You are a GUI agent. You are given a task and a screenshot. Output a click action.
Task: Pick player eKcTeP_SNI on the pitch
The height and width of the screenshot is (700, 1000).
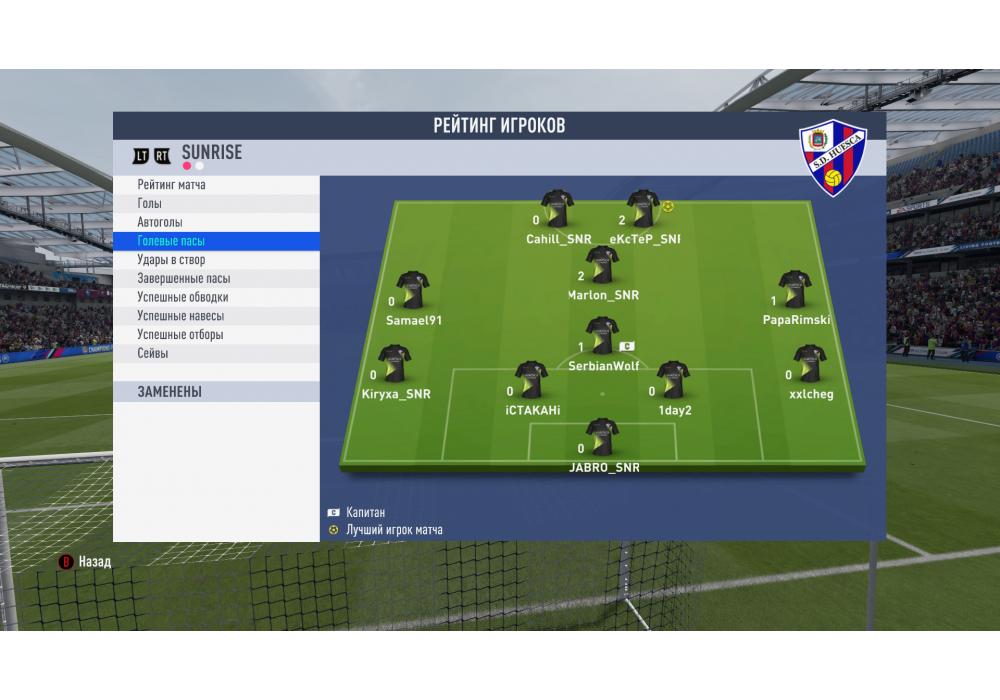point(642,210)
